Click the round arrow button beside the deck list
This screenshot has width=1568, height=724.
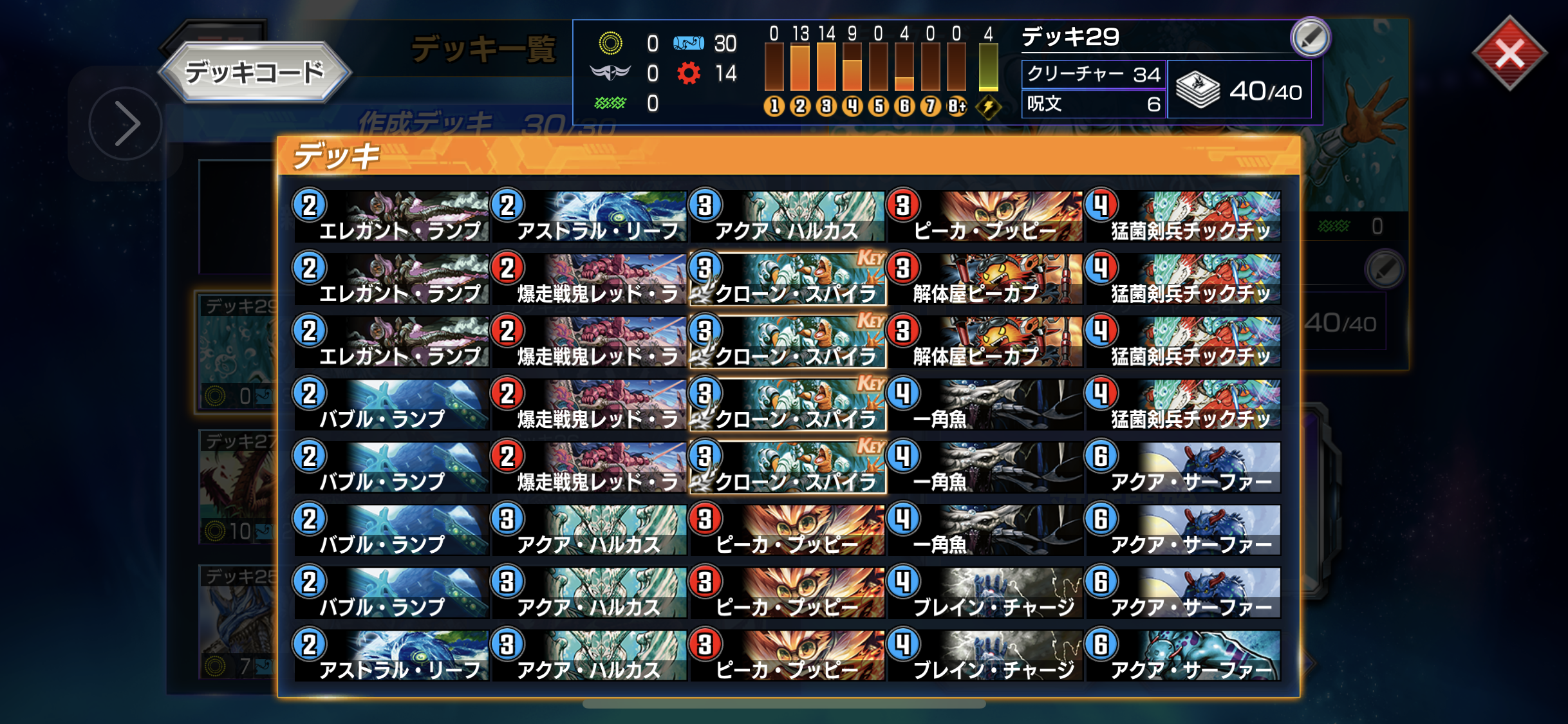(x=125, y=123)
